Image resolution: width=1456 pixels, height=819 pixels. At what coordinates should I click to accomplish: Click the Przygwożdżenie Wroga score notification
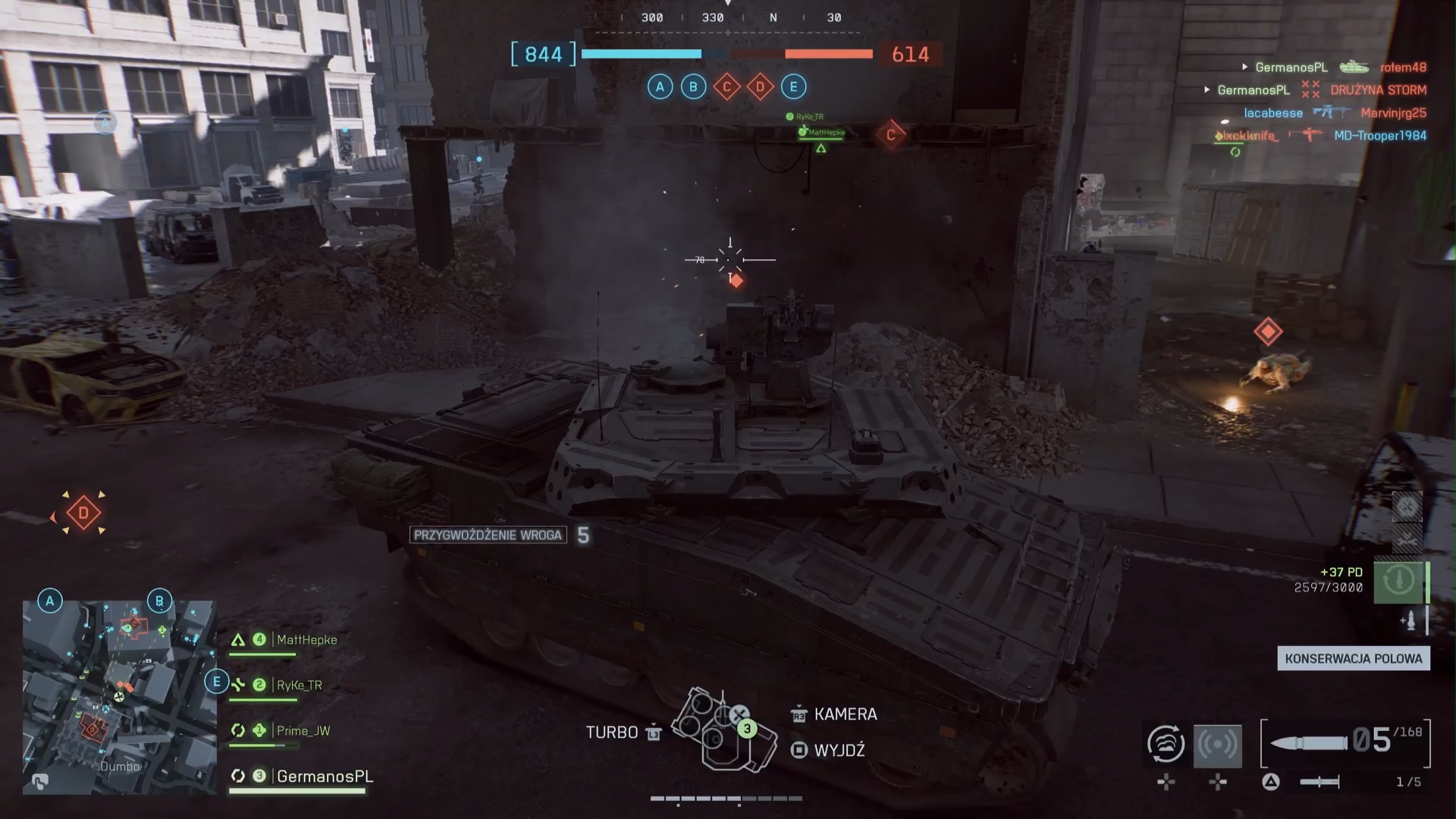click(x=488, y=535)
